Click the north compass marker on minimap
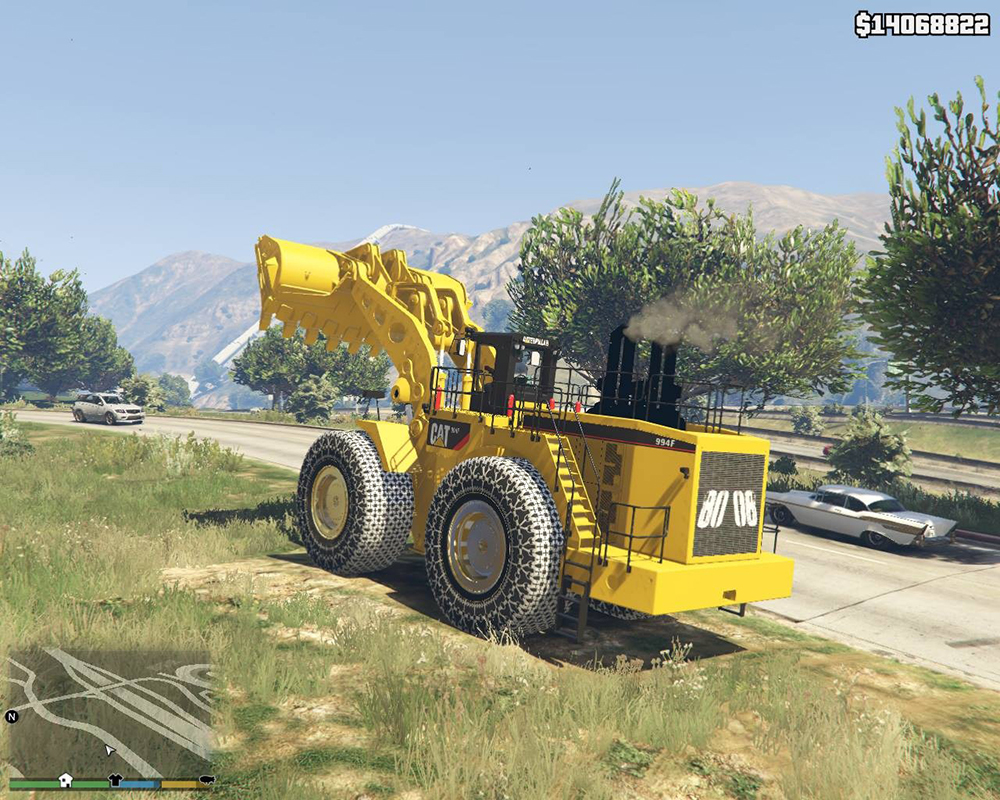 pyautogui.click(x=12, y=716)
